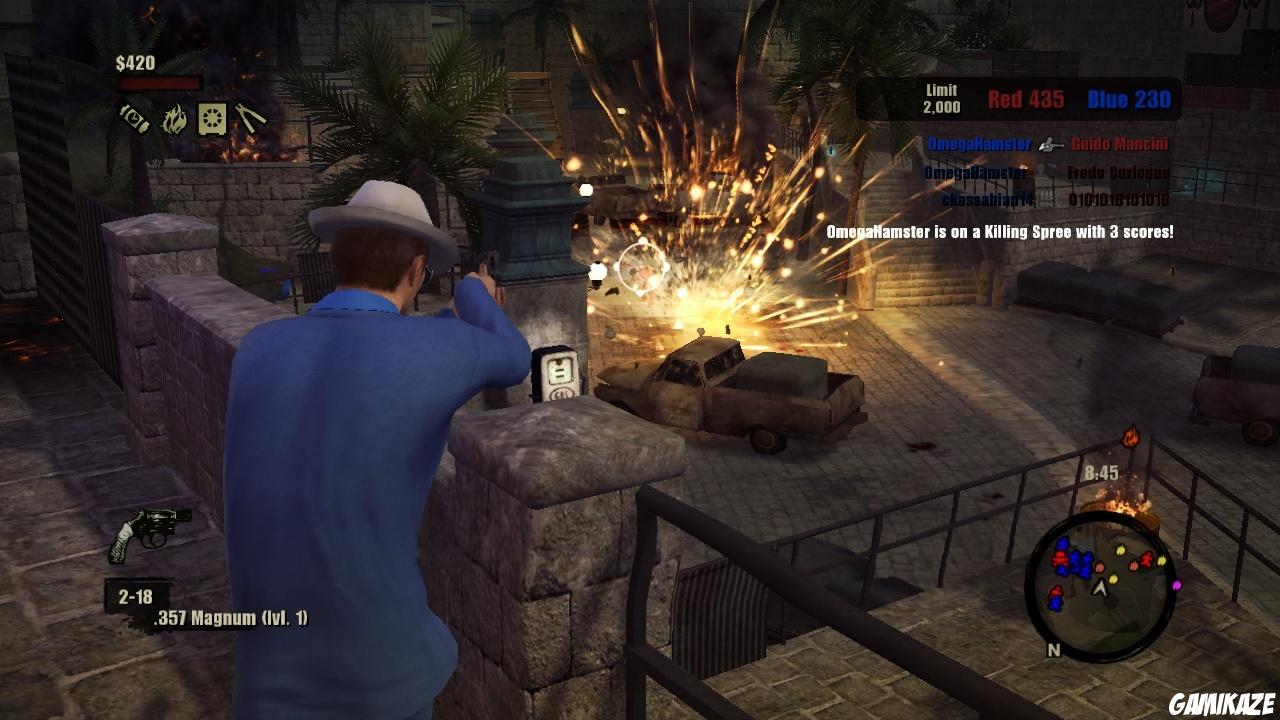The image size is (1280, 720).
Task: Select the bolt cutters icon
Action: 250,119
